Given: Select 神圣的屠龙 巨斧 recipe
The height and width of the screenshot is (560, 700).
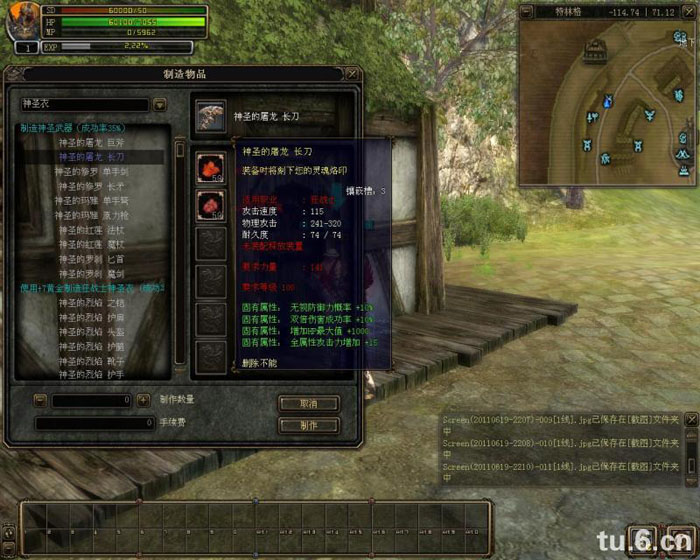Looking at the screenshot, I should (x=90, y=142).
